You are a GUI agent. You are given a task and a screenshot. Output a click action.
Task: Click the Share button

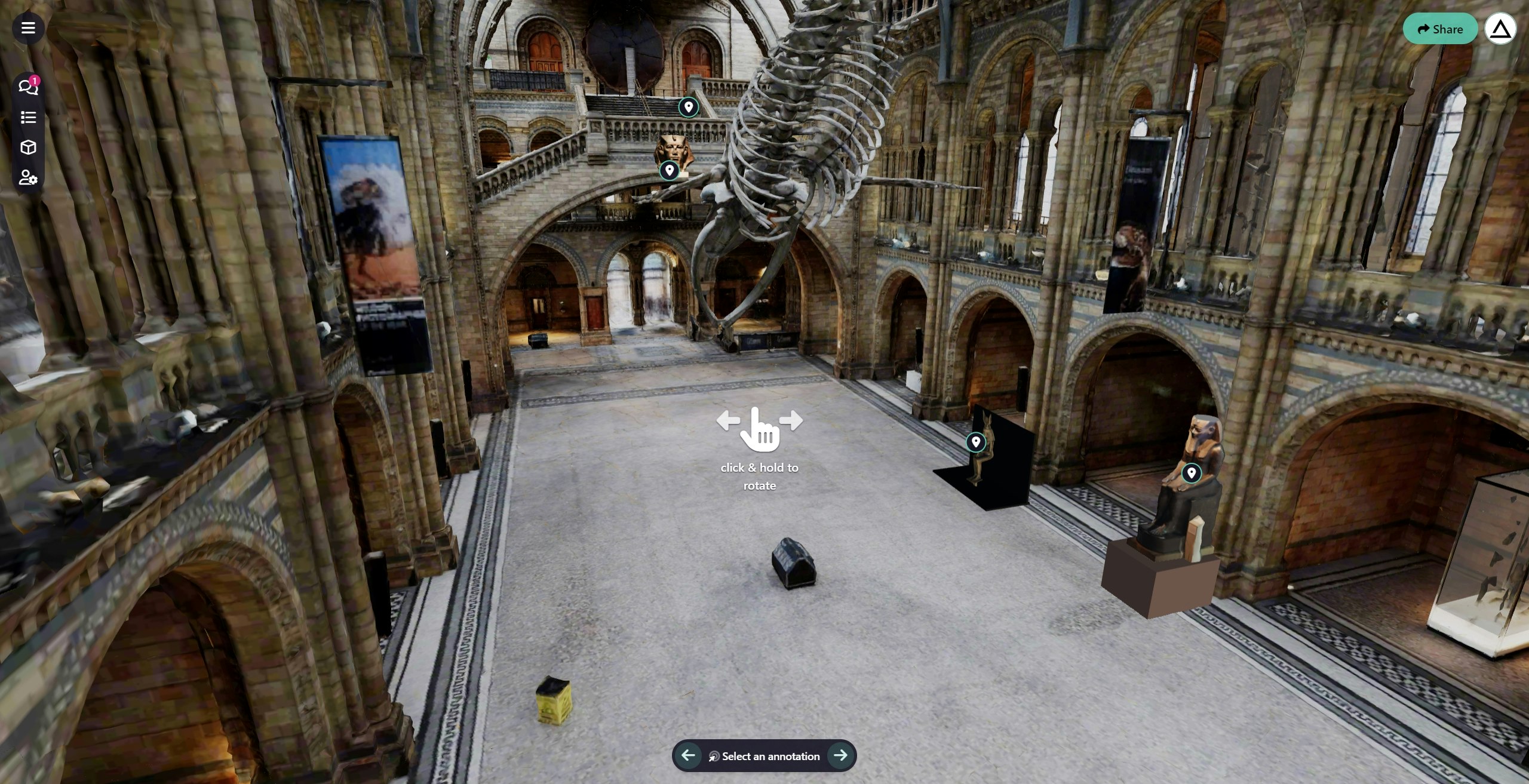coord(1440,28)
